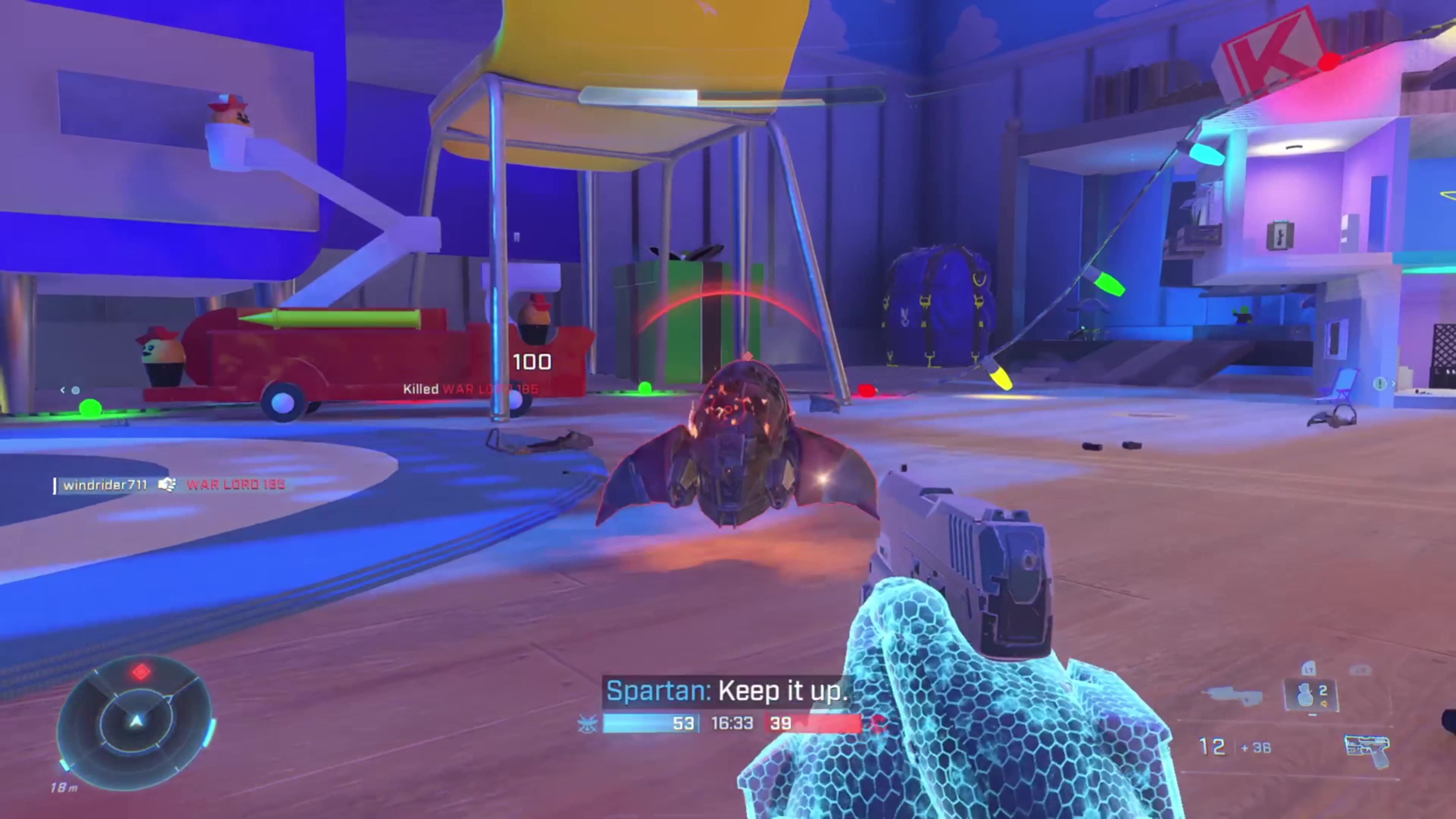Enable the green status light under the train
Viewport: 1456px width, 819px height.
click(x=91, y=408)
